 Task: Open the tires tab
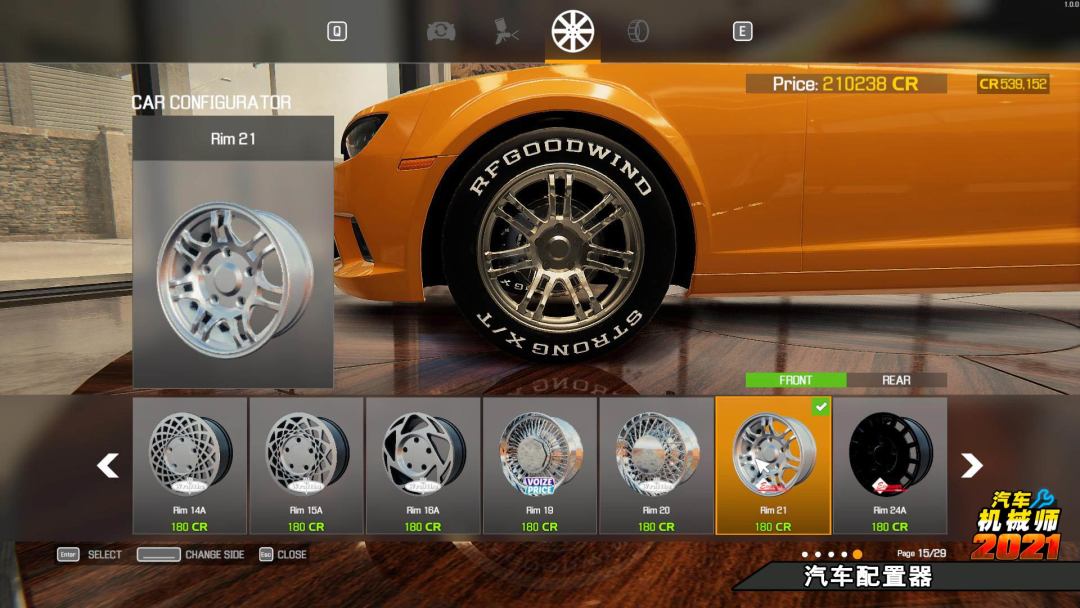(x=637, y=31)
